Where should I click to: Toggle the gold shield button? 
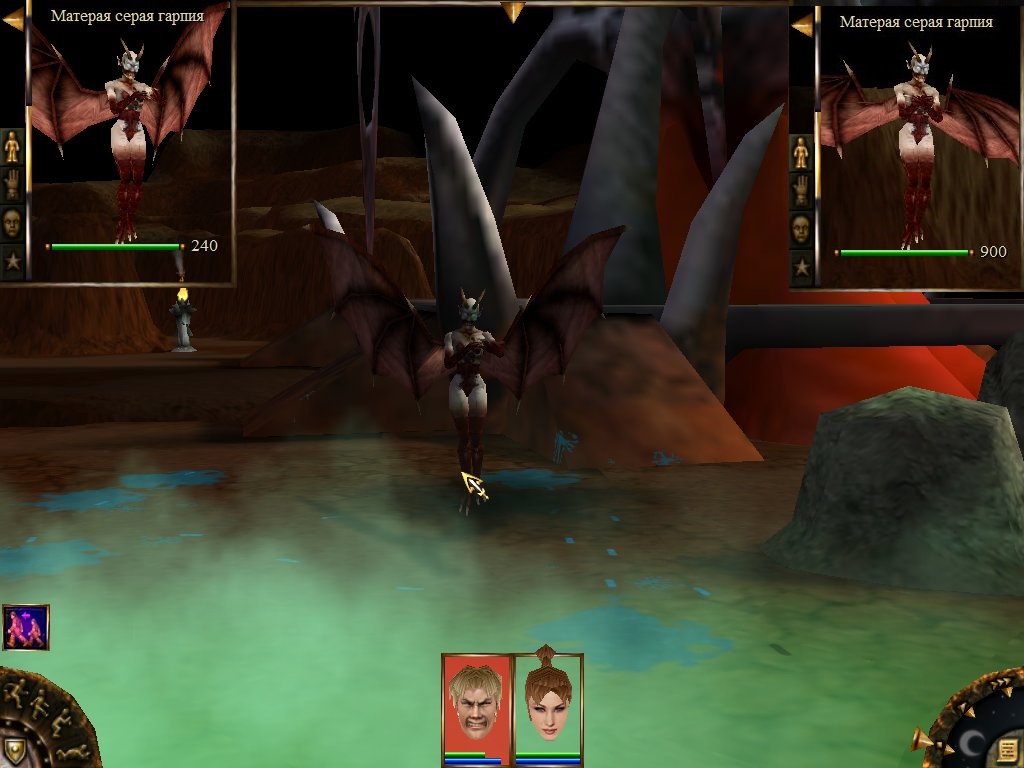14,750
